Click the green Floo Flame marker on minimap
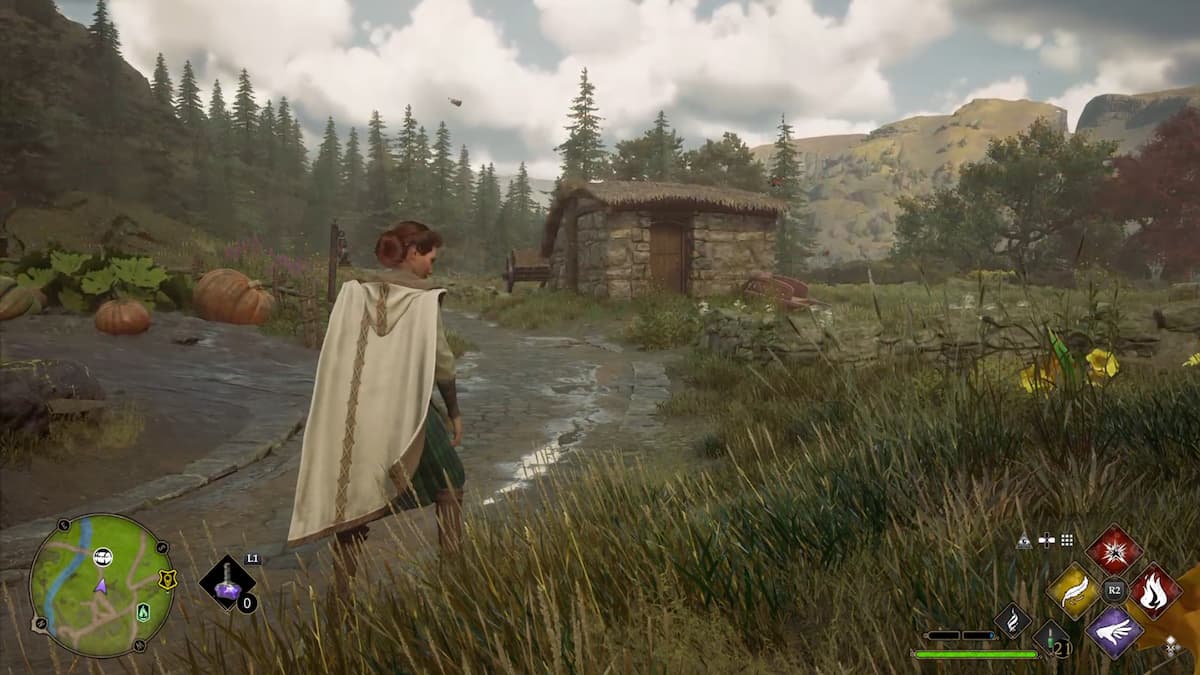Viewport: 1200px width, 675px height. pos(142,613)
